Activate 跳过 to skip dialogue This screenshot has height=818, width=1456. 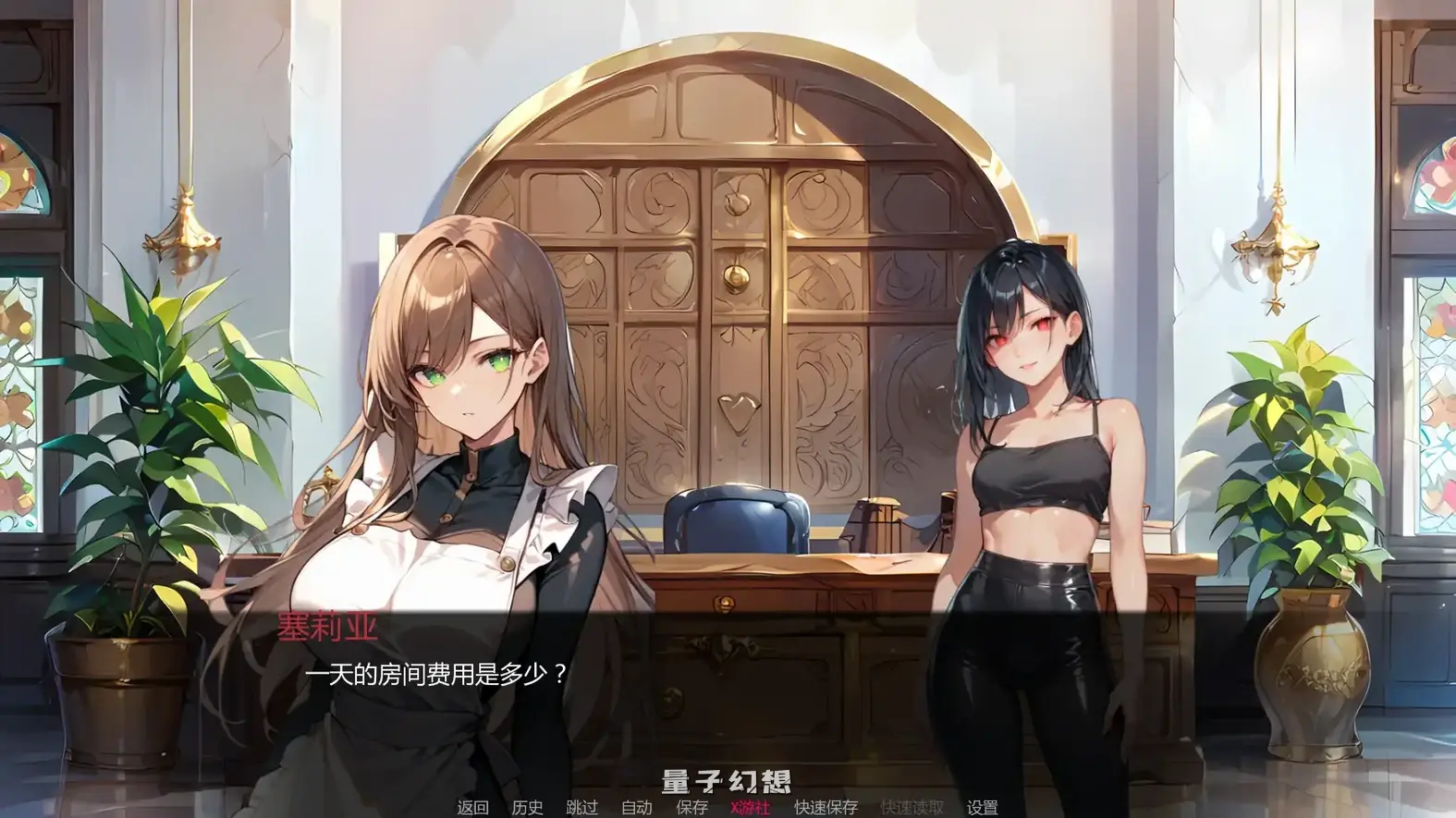582,807
